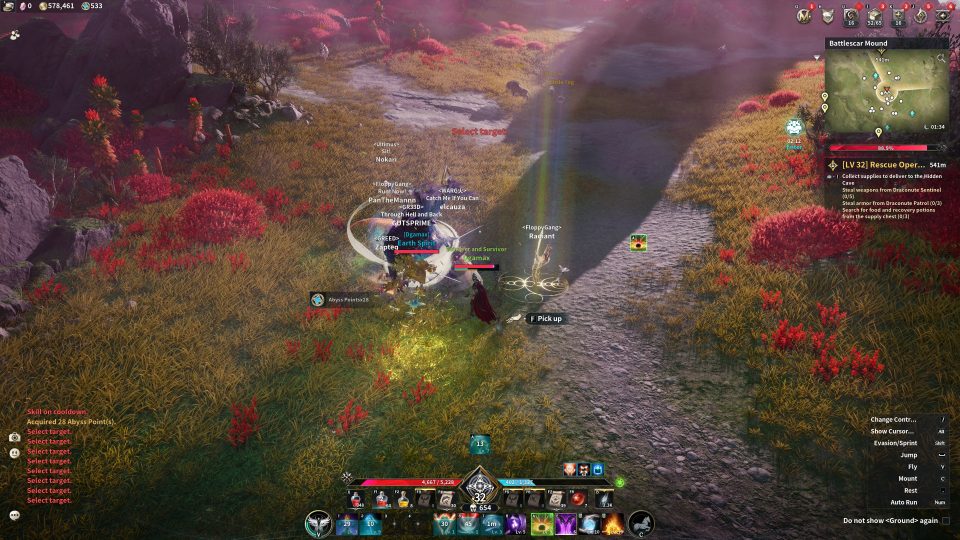Tick the Do not show Ground again checkbox
Screen dimensions: 960x540
coord(946,520)
